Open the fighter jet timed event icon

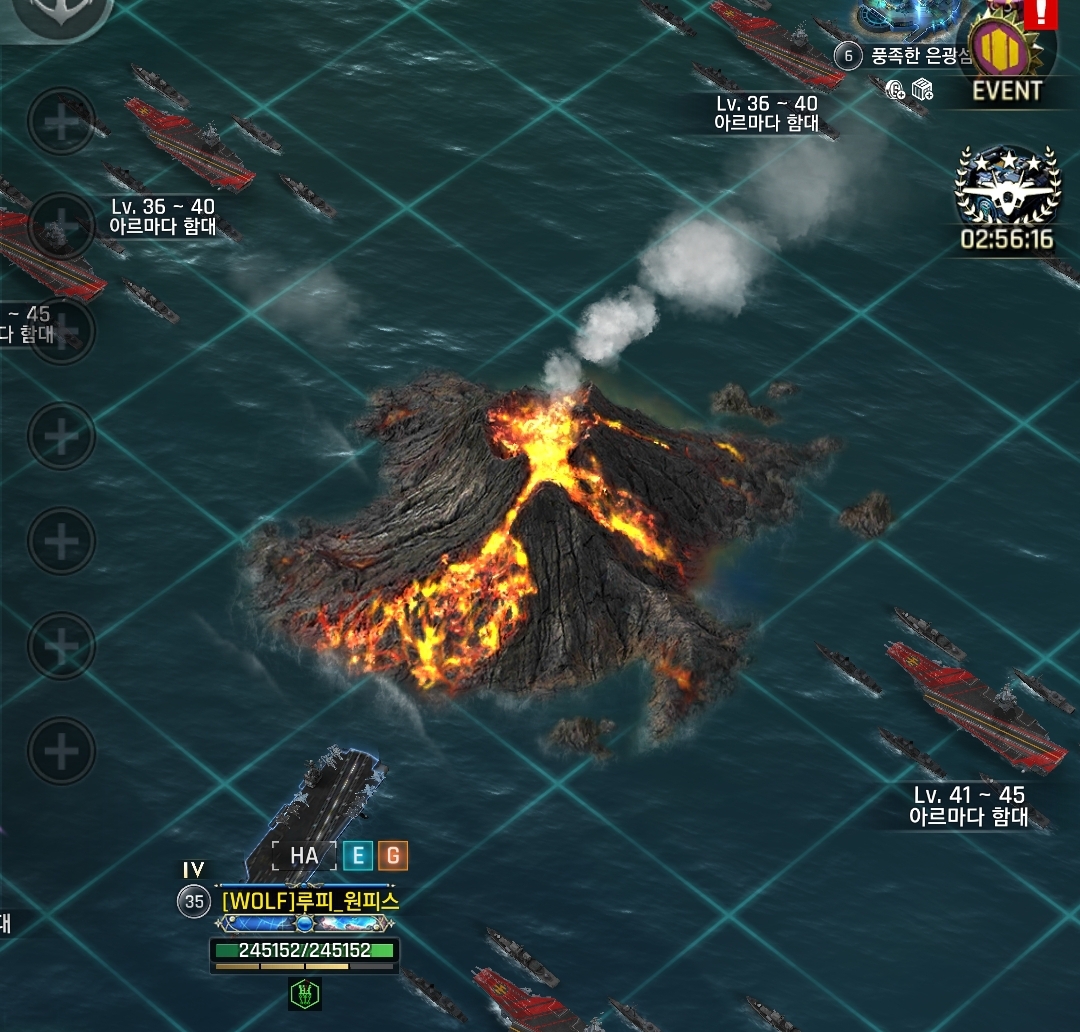1007,190
